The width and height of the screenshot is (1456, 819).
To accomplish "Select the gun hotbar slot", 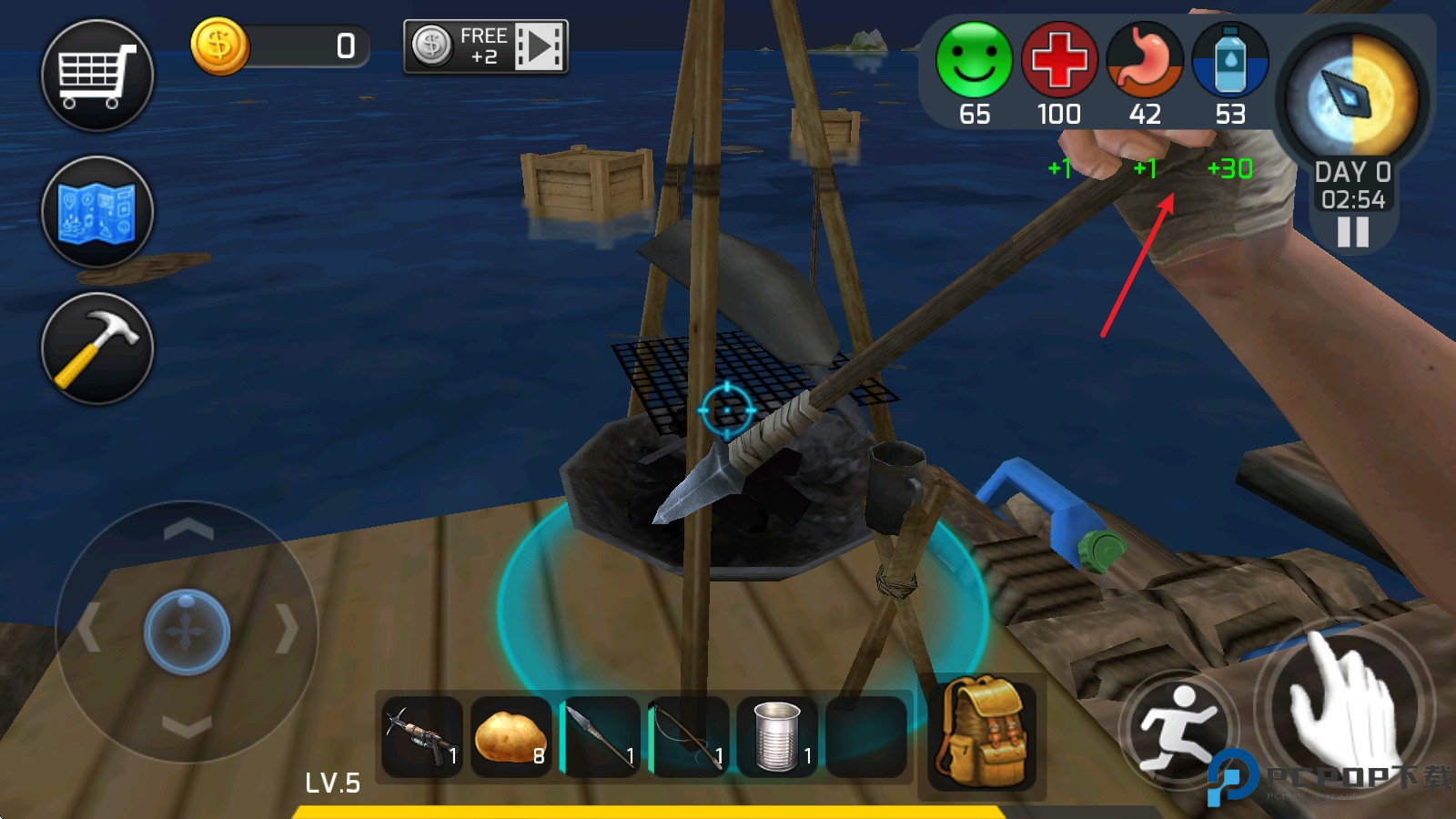I will (421, 737).
